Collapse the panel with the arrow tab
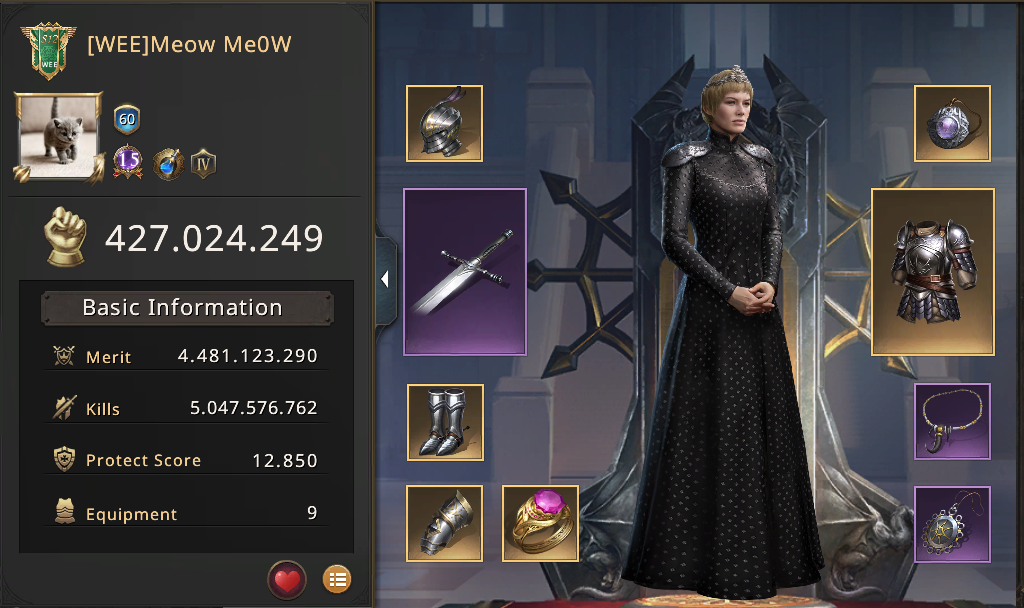This screenshot has width=1024, height=608. (x=385, y=280)
